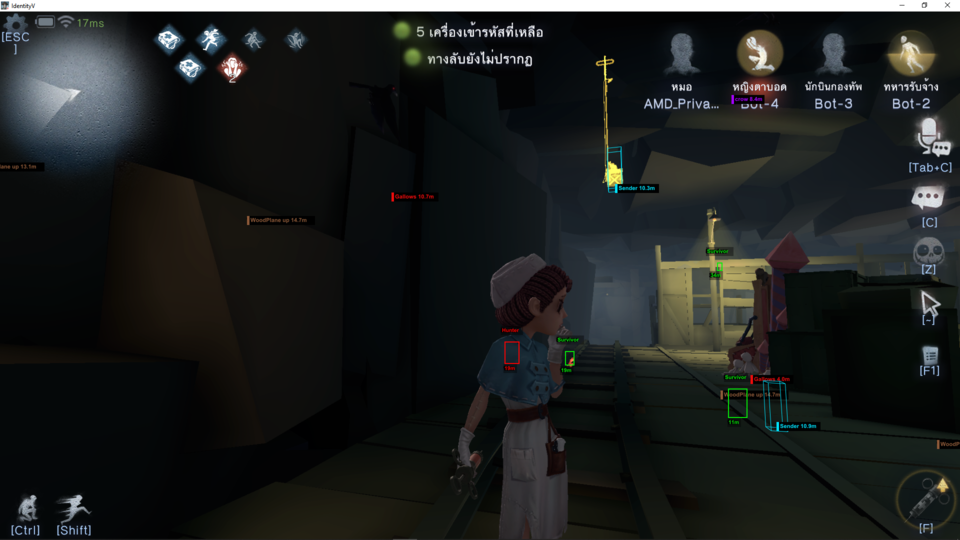
Task: Select the running figure trait icon
Action: tap(210, 40)
